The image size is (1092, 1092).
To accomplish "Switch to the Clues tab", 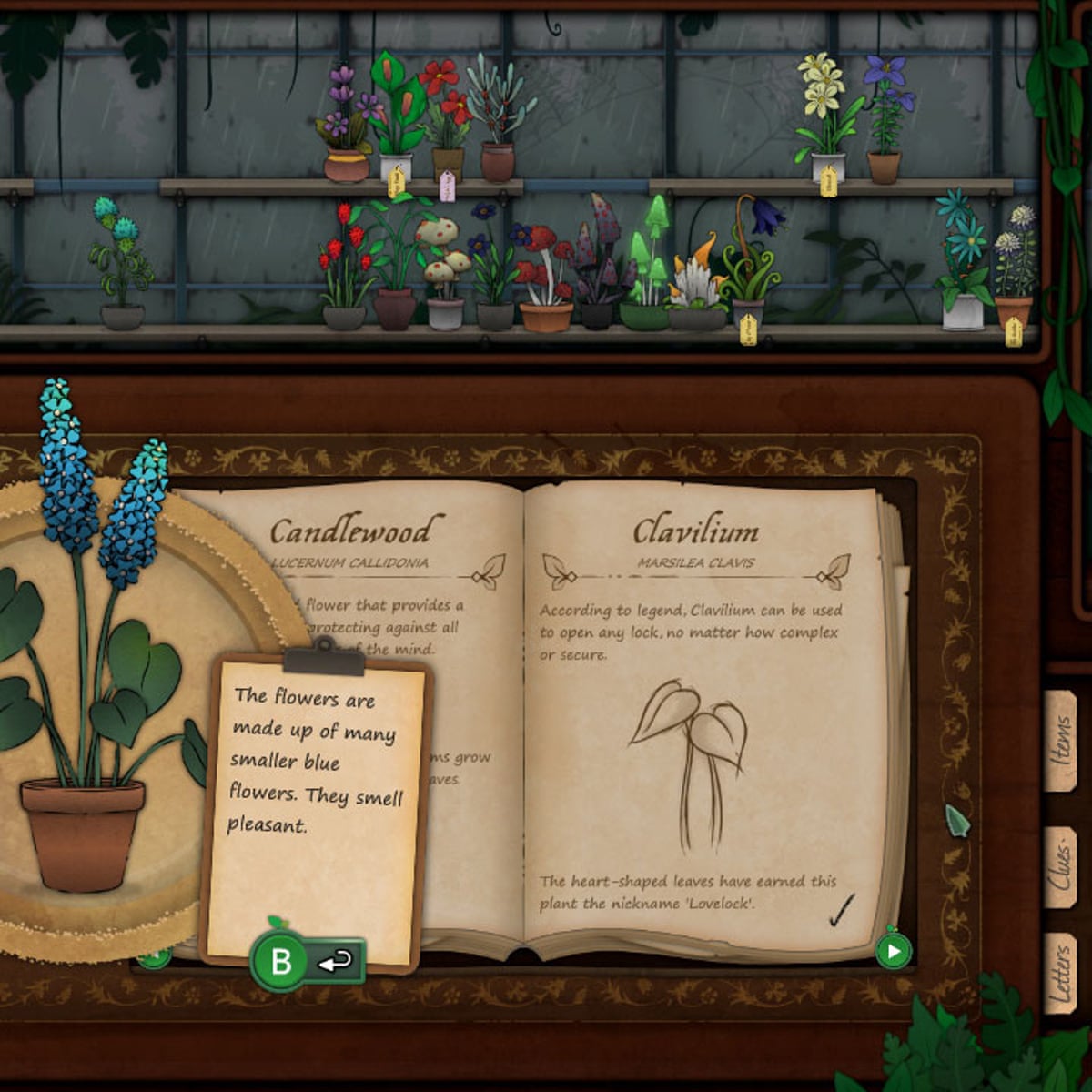I will (x=1061, y=867).
